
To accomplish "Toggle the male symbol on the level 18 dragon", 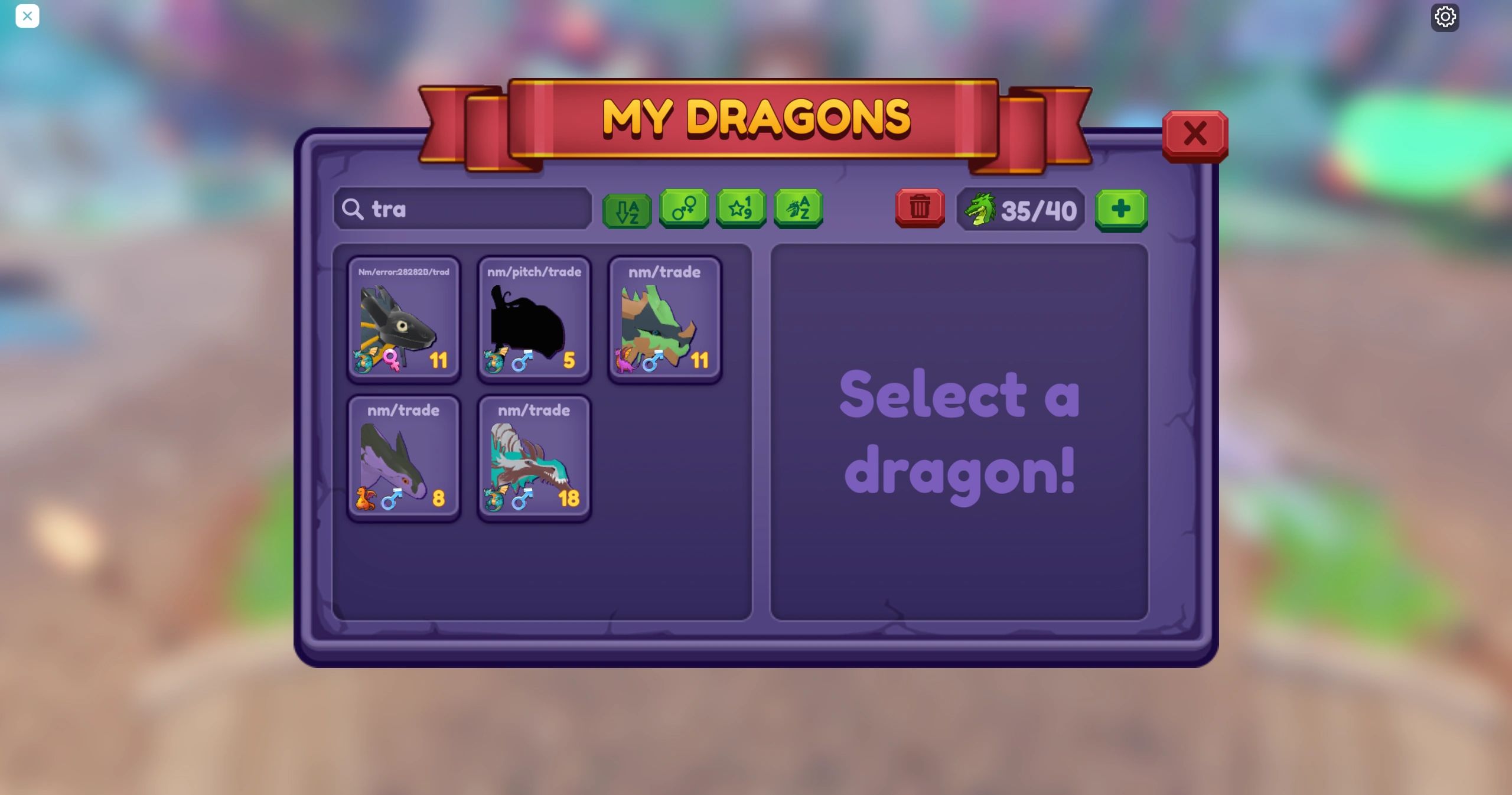I will click(x=522, y=499).
